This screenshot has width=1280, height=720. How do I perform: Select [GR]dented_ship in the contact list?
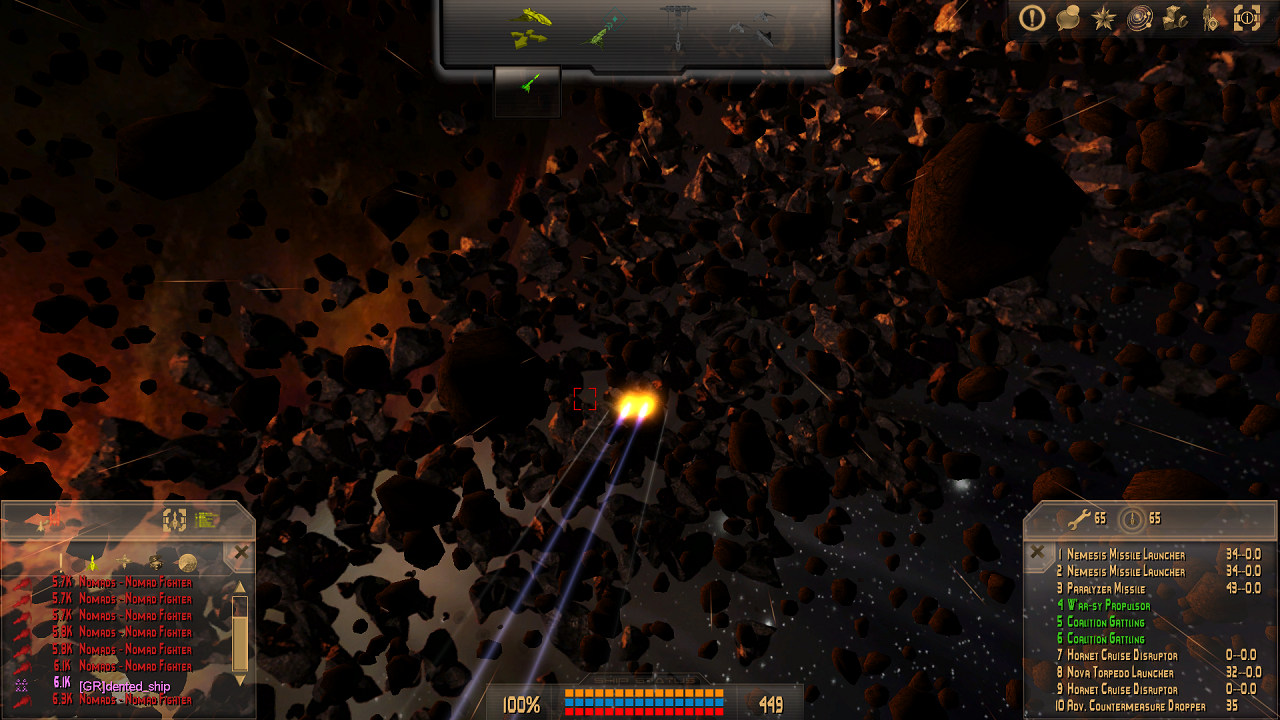pos(124,686)
